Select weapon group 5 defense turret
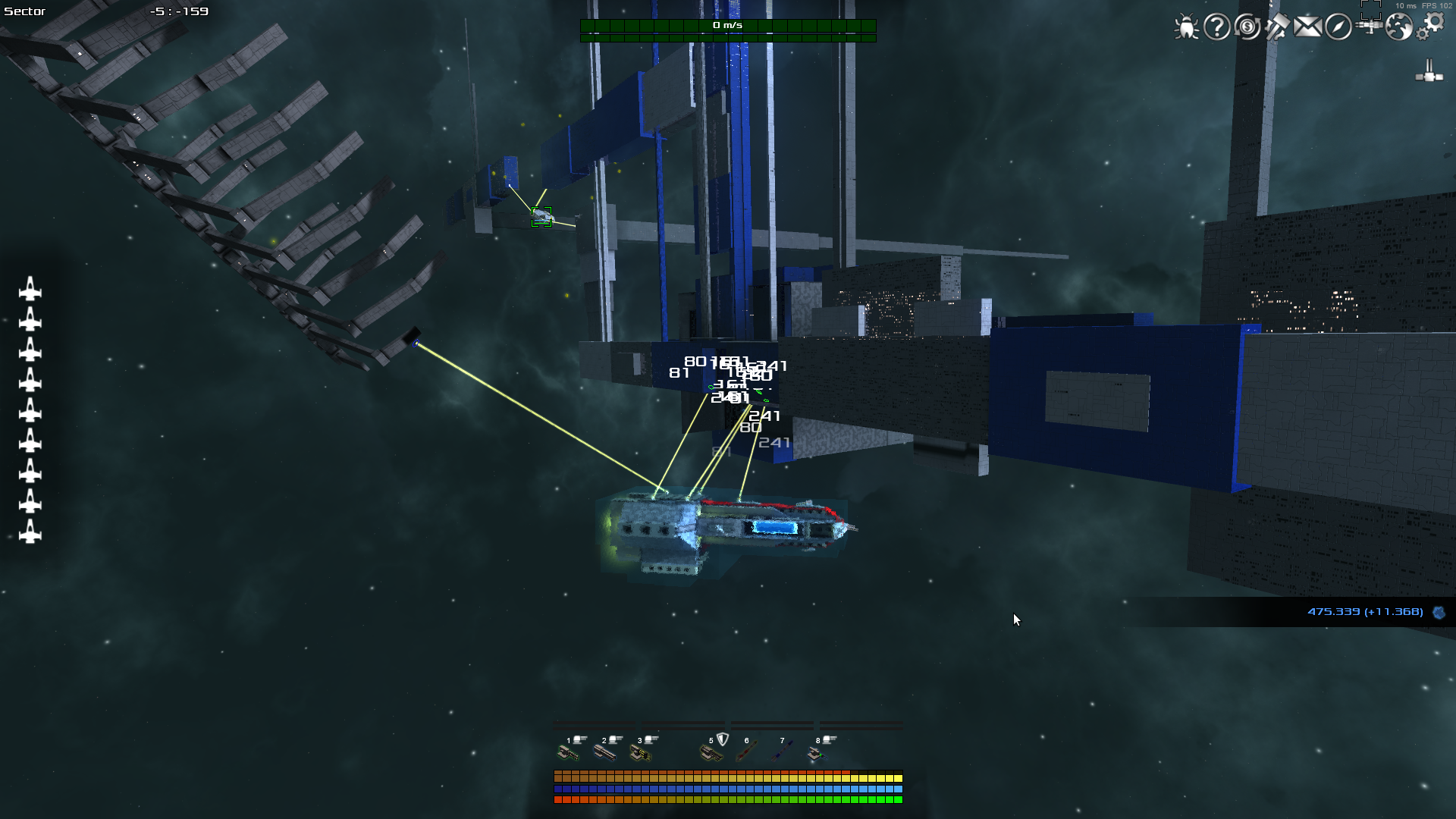 (711, 752)
